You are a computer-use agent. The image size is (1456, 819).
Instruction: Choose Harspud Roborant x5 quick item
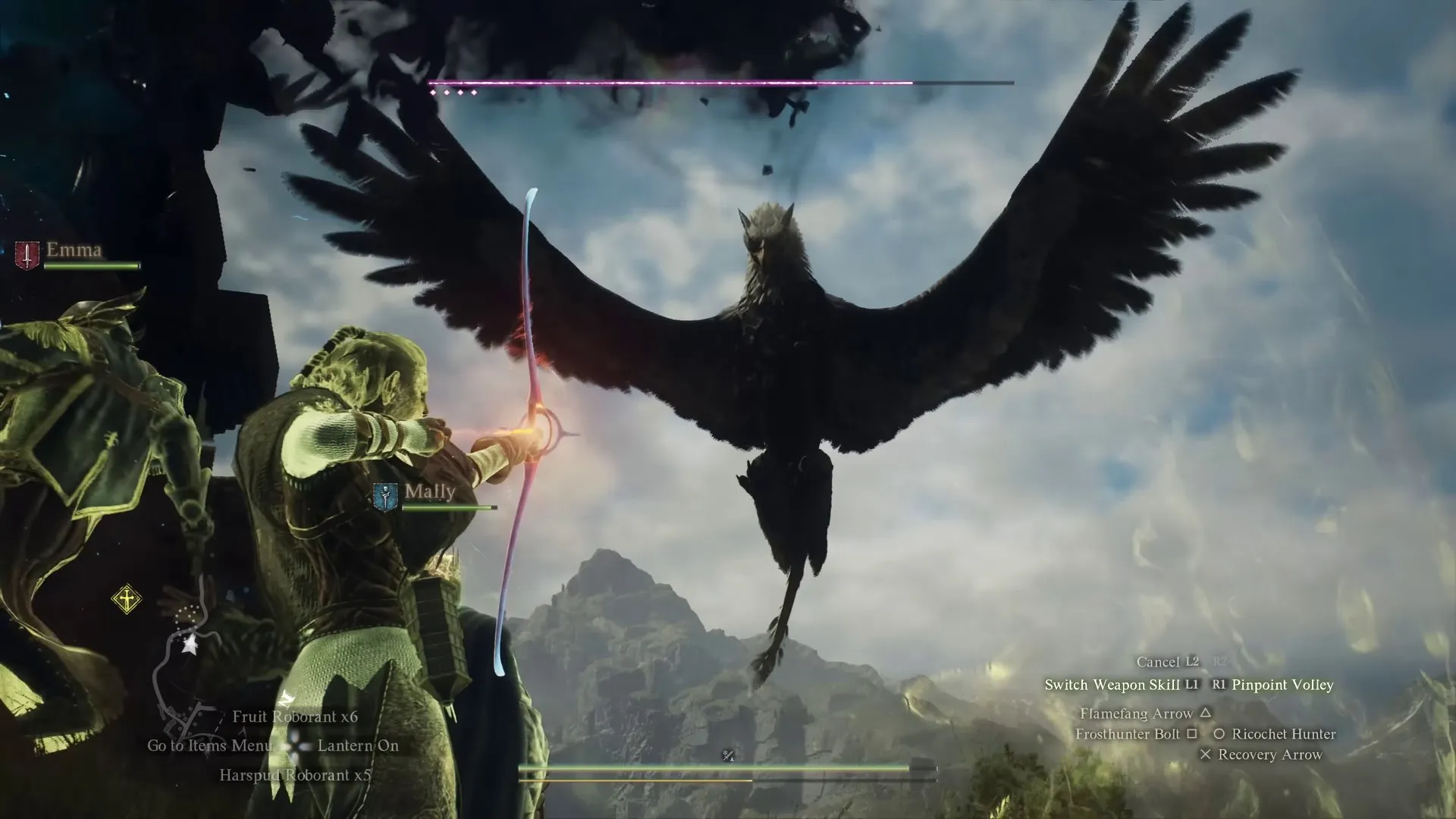(x=295, y=775)
